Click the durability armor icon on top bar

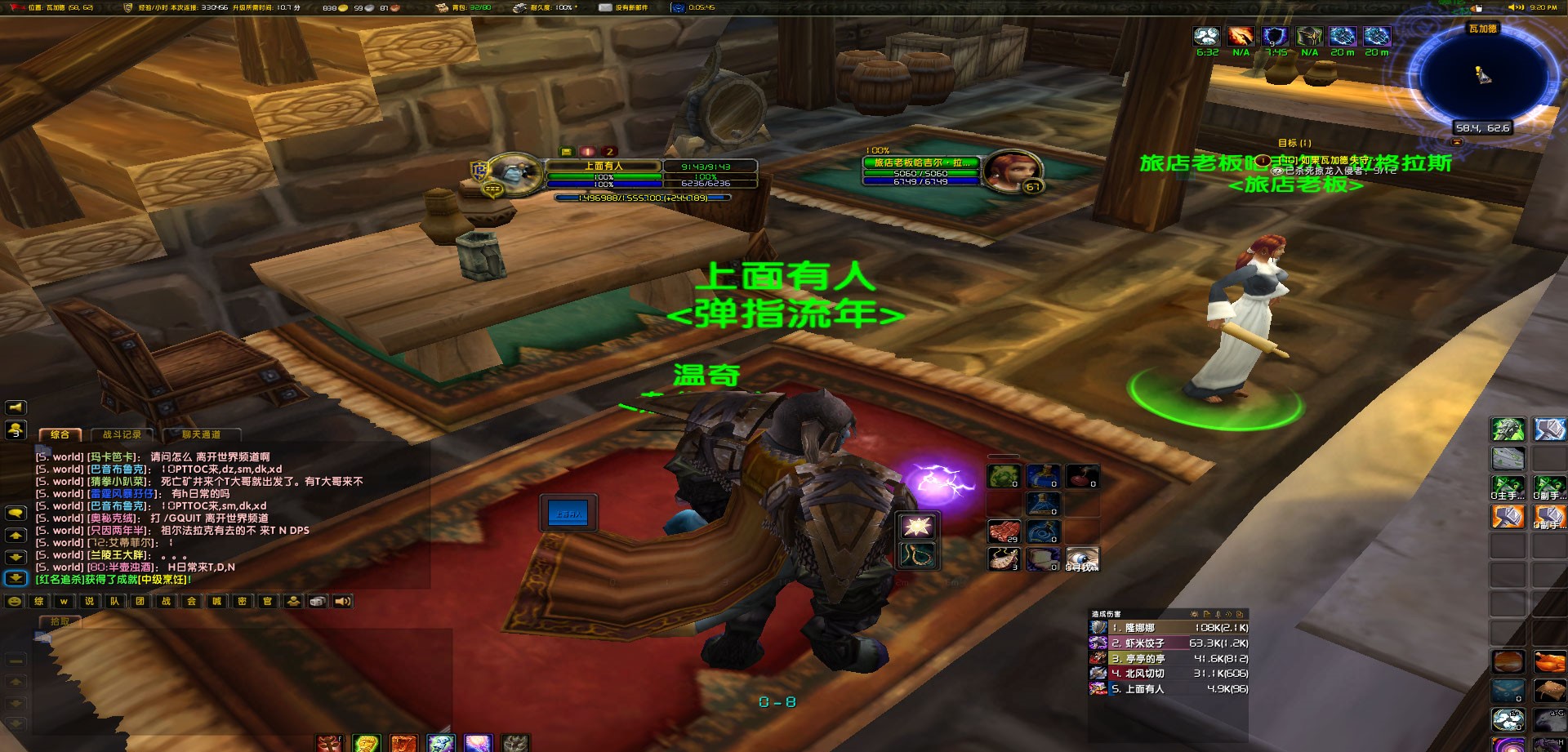[519, 8]
